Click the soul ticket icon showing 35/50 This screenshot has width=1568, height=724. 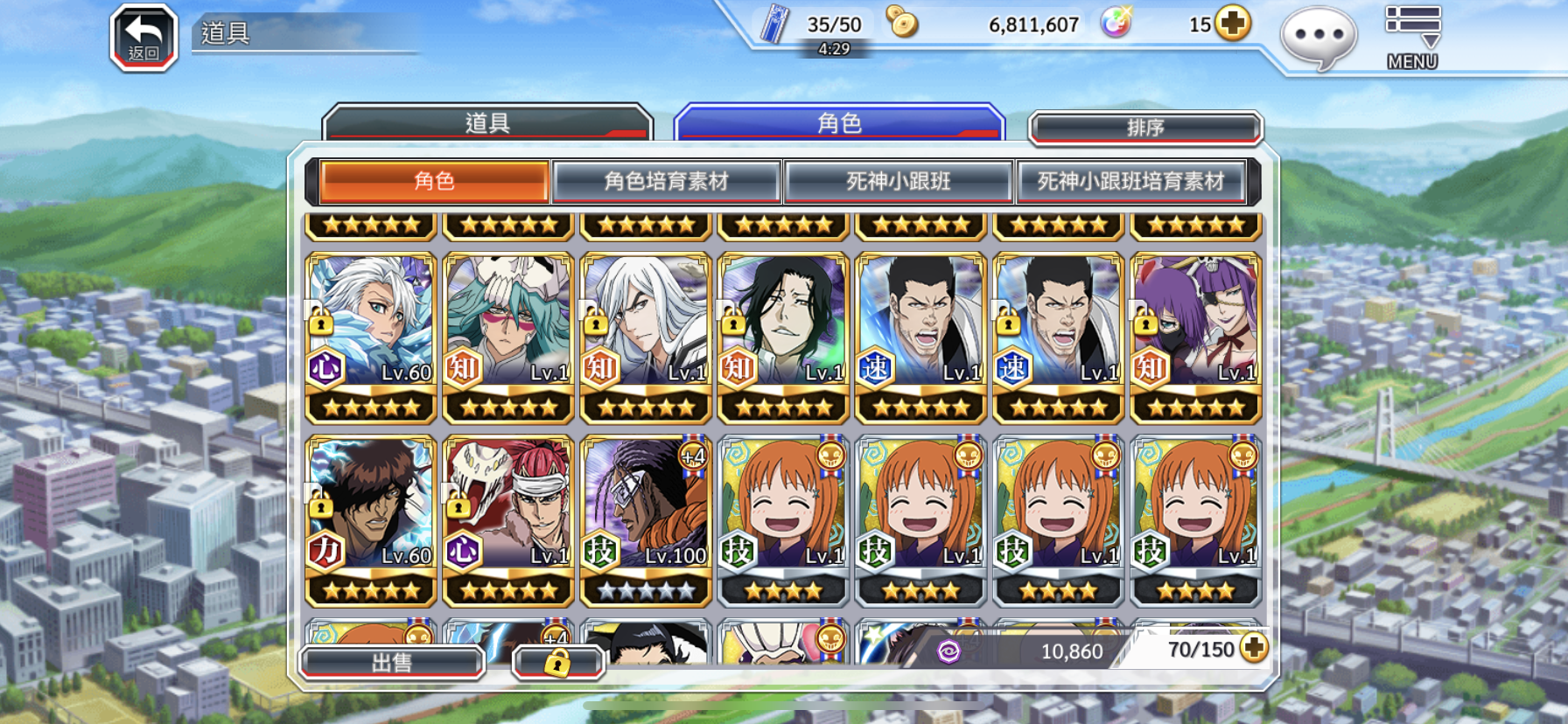(773, 24)
